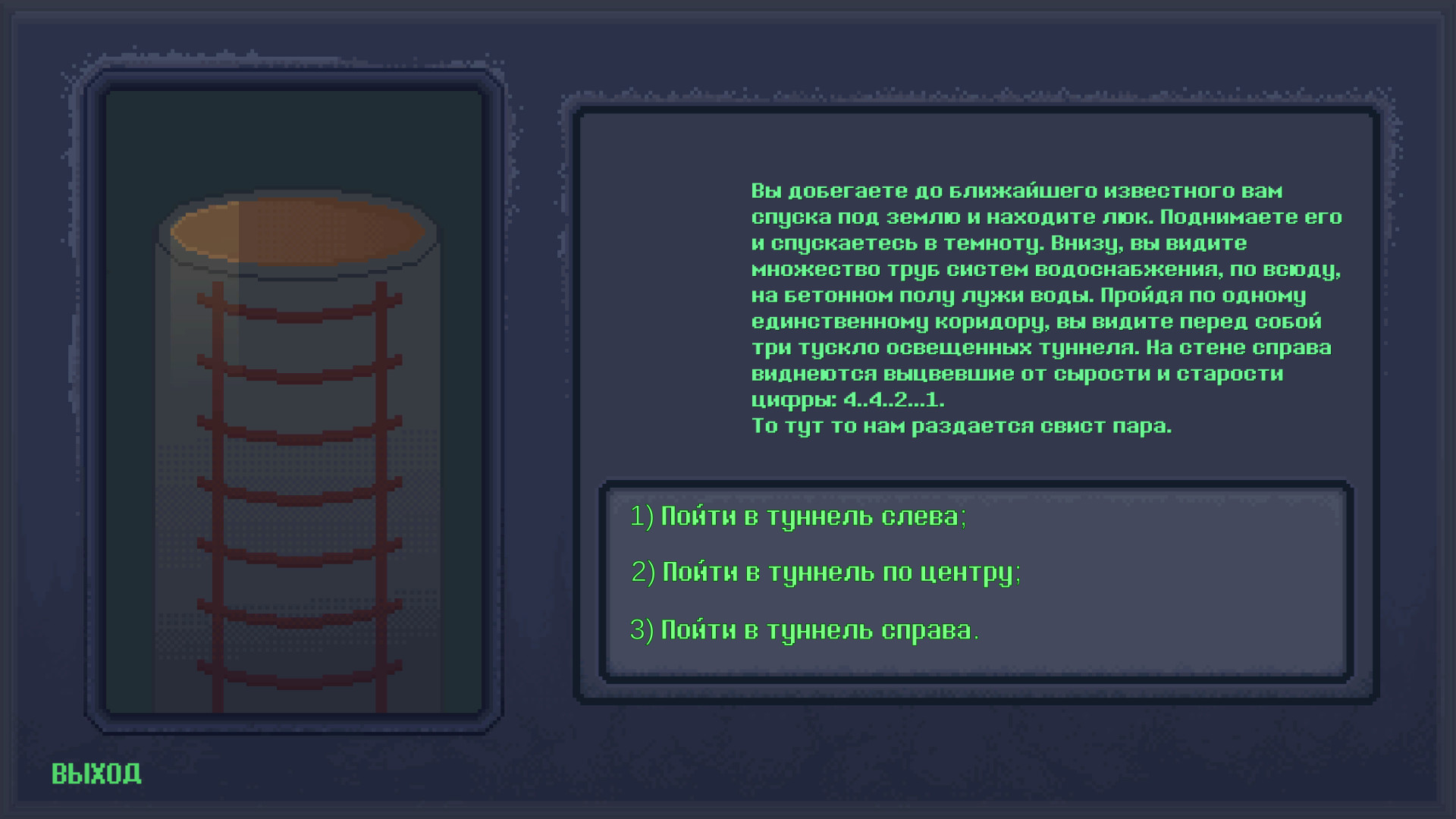Click the ВЫХОД exit link
Image resolution: width=1456 pixels, height=819 pixels.
click(96, 773)
